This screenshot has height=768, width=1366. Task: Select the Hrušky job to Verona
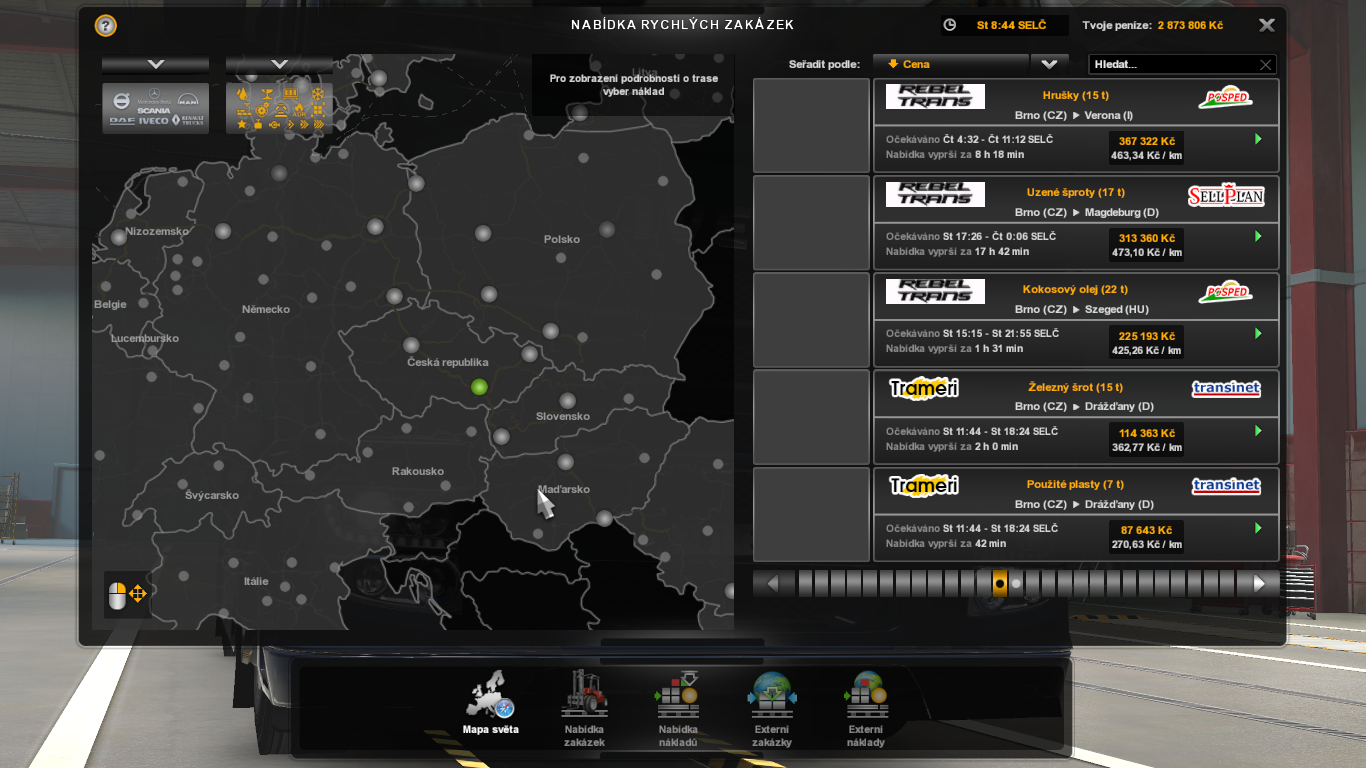(x=1075, y=126)
